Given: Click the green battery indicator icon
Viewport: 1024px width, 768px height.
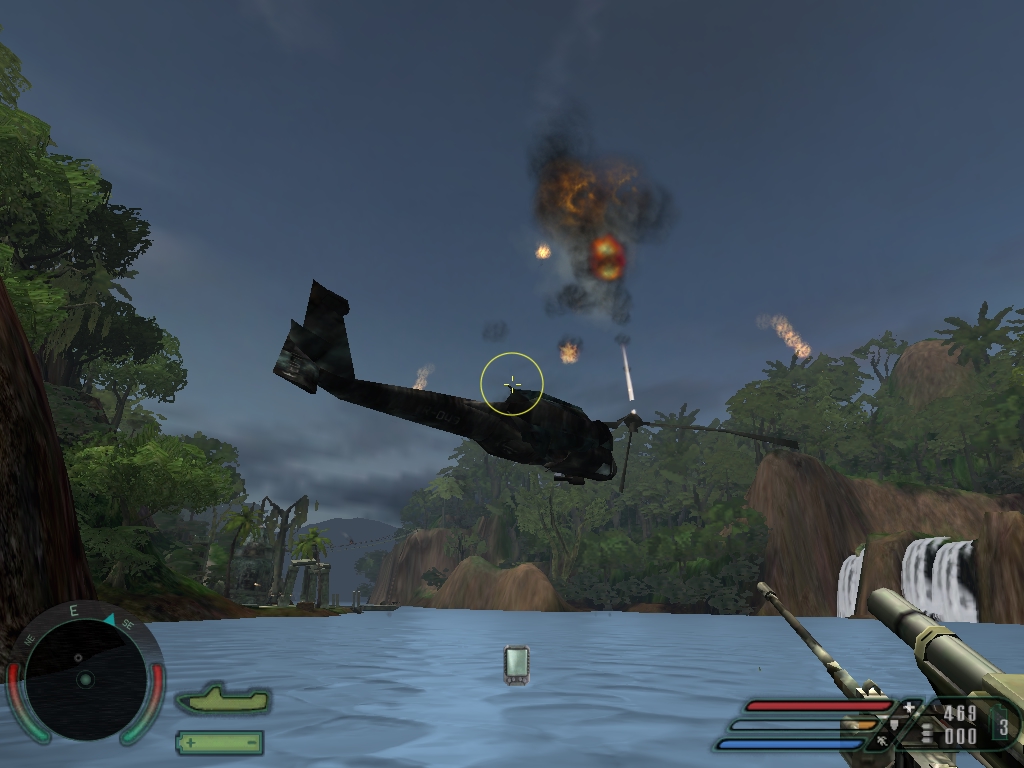Looking at the screenshot, I should (x=219, y=742).
